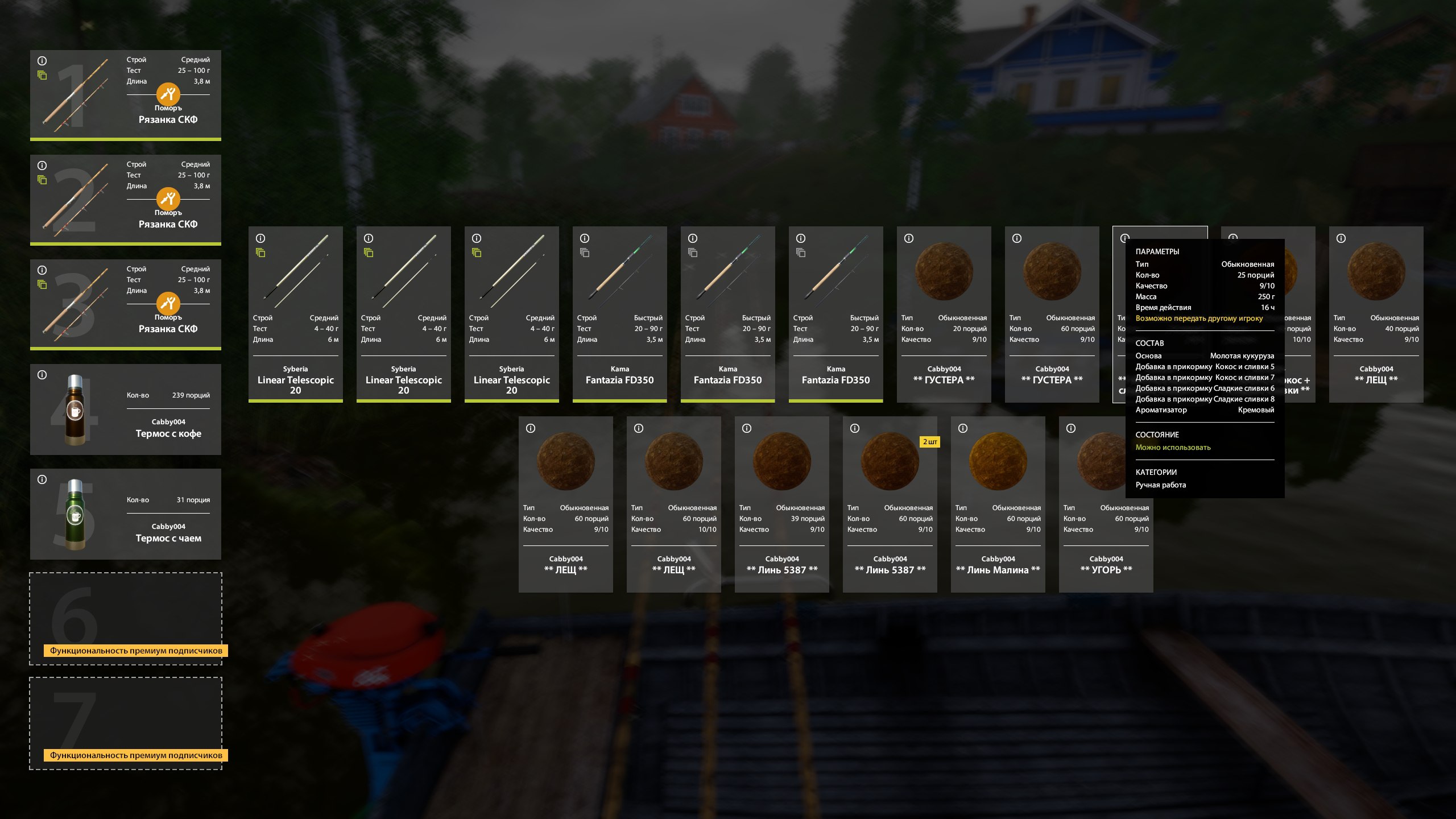The image size is (1456, 819).
Task: Select the ЛЕЩ groundbait with 40 порций
Action: tap(1376, 314)
